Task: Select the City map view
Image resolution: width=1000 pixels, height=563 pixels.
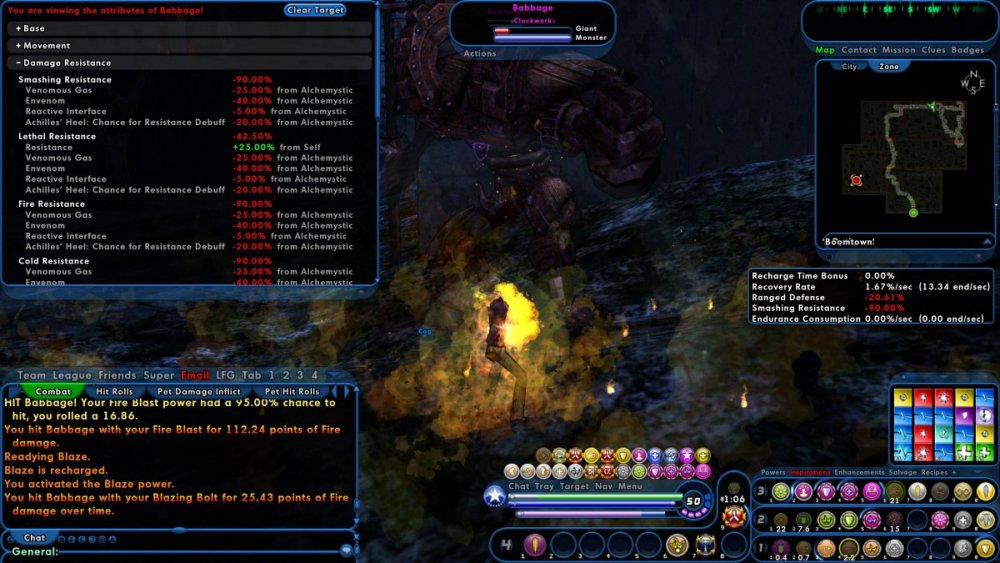Action: coord(849,67)
